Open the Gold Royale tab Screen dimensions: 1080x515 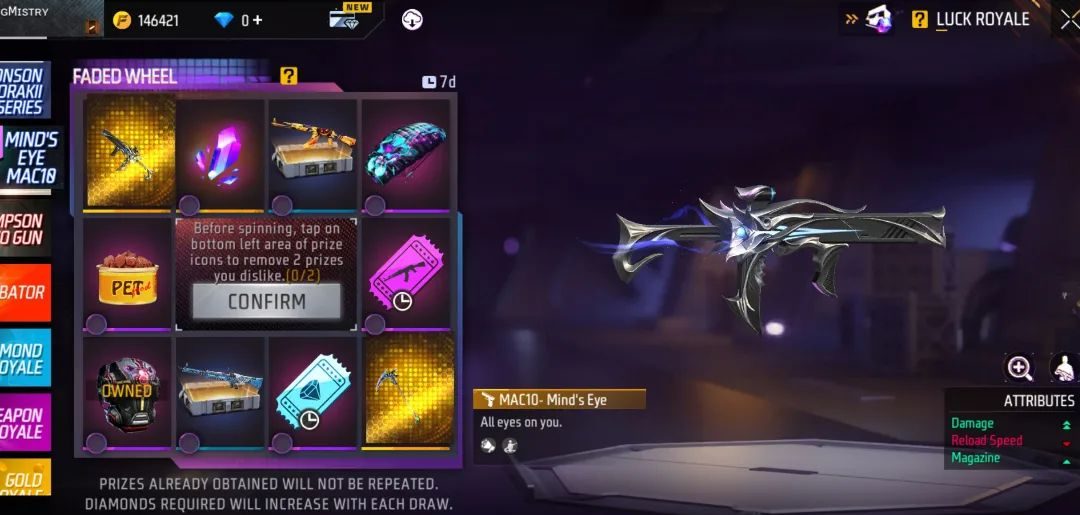(x=24, y=487)
